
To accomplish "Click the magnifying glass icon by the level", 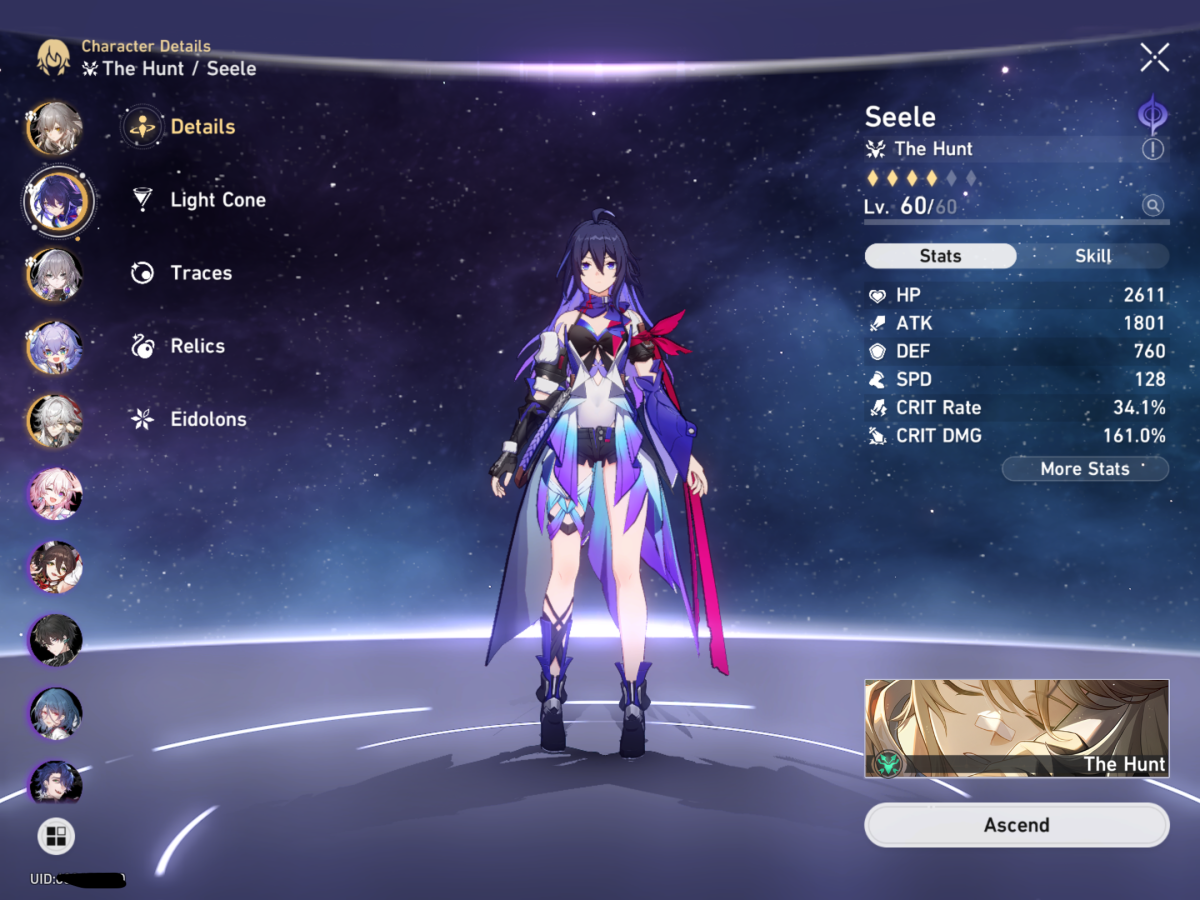I will tap(1153, 206).
